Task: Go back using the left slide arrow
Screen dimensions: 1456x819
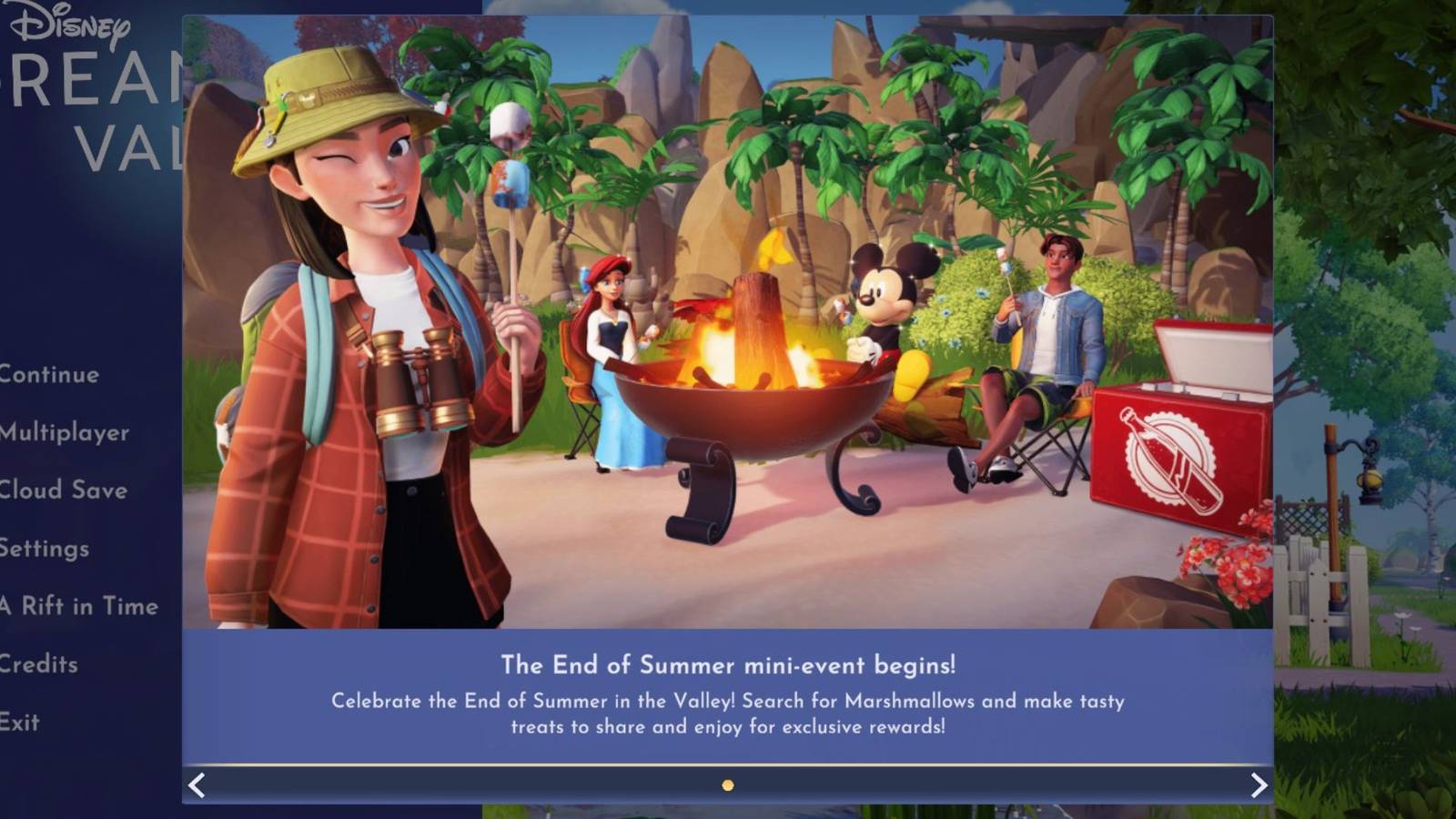Action: pyautogui.click(x=197, y=784)
